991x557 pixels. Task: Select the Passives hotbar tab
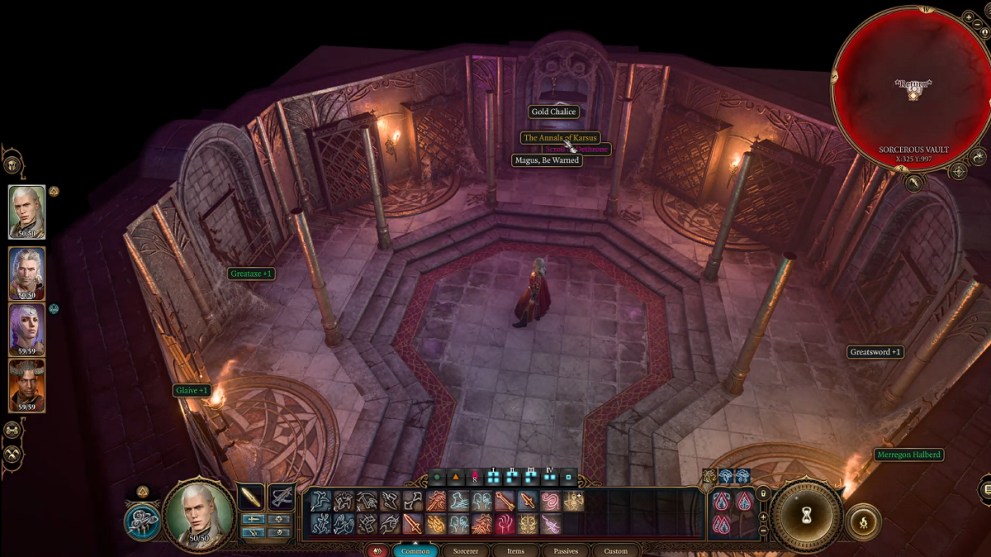565,551
